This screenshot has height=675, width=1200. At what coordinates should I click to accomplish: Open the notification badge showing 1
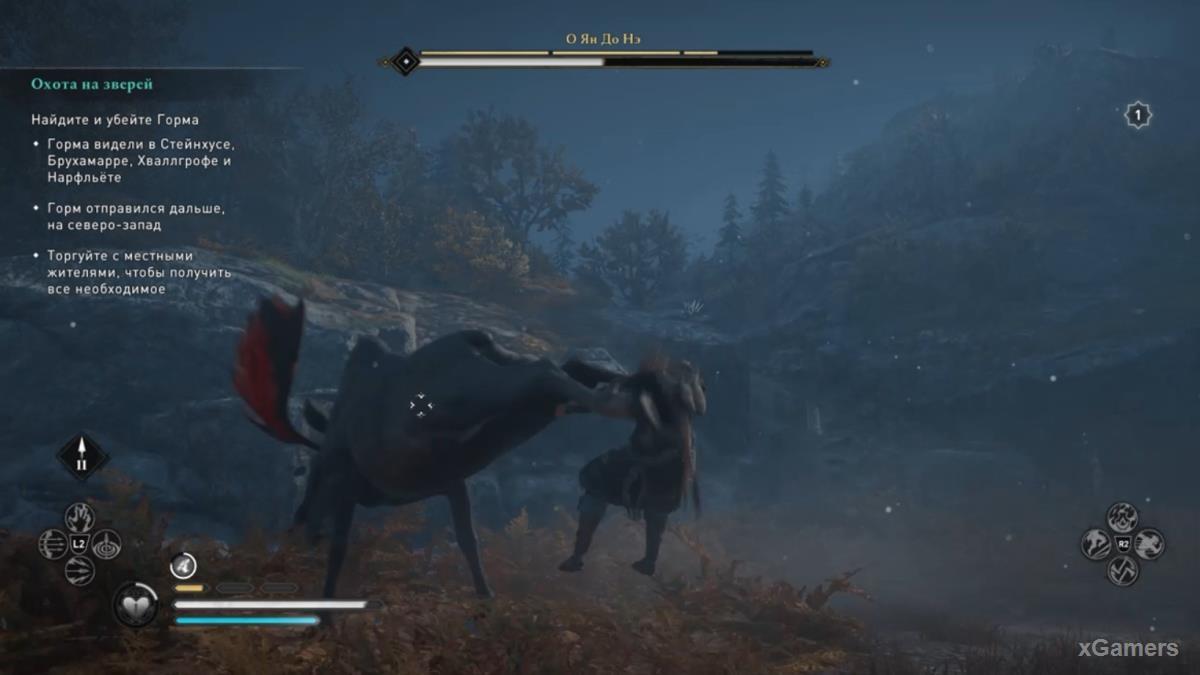tap(1137, 116)
